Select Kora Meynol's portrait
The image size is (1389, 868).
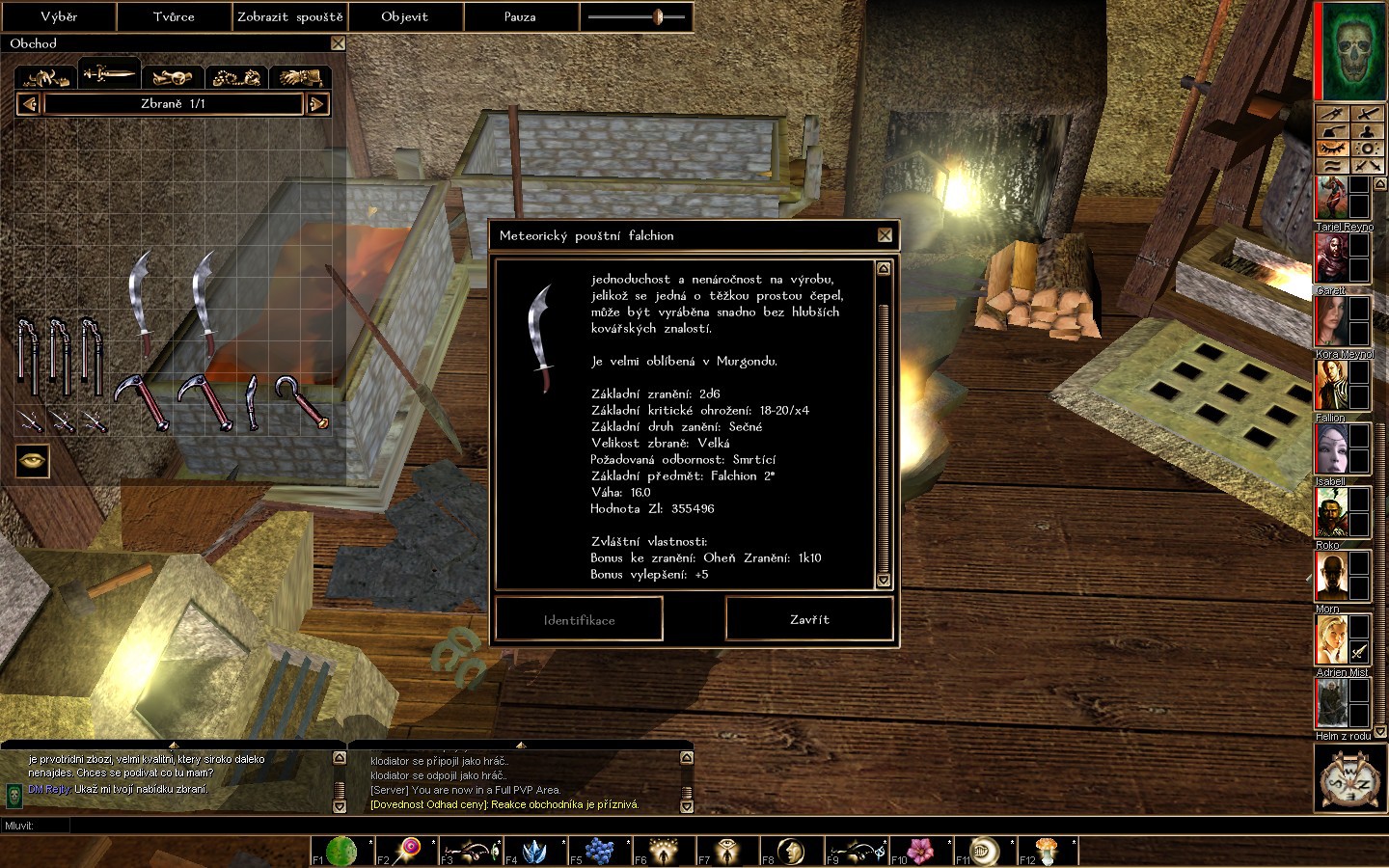click(1332, 320)
